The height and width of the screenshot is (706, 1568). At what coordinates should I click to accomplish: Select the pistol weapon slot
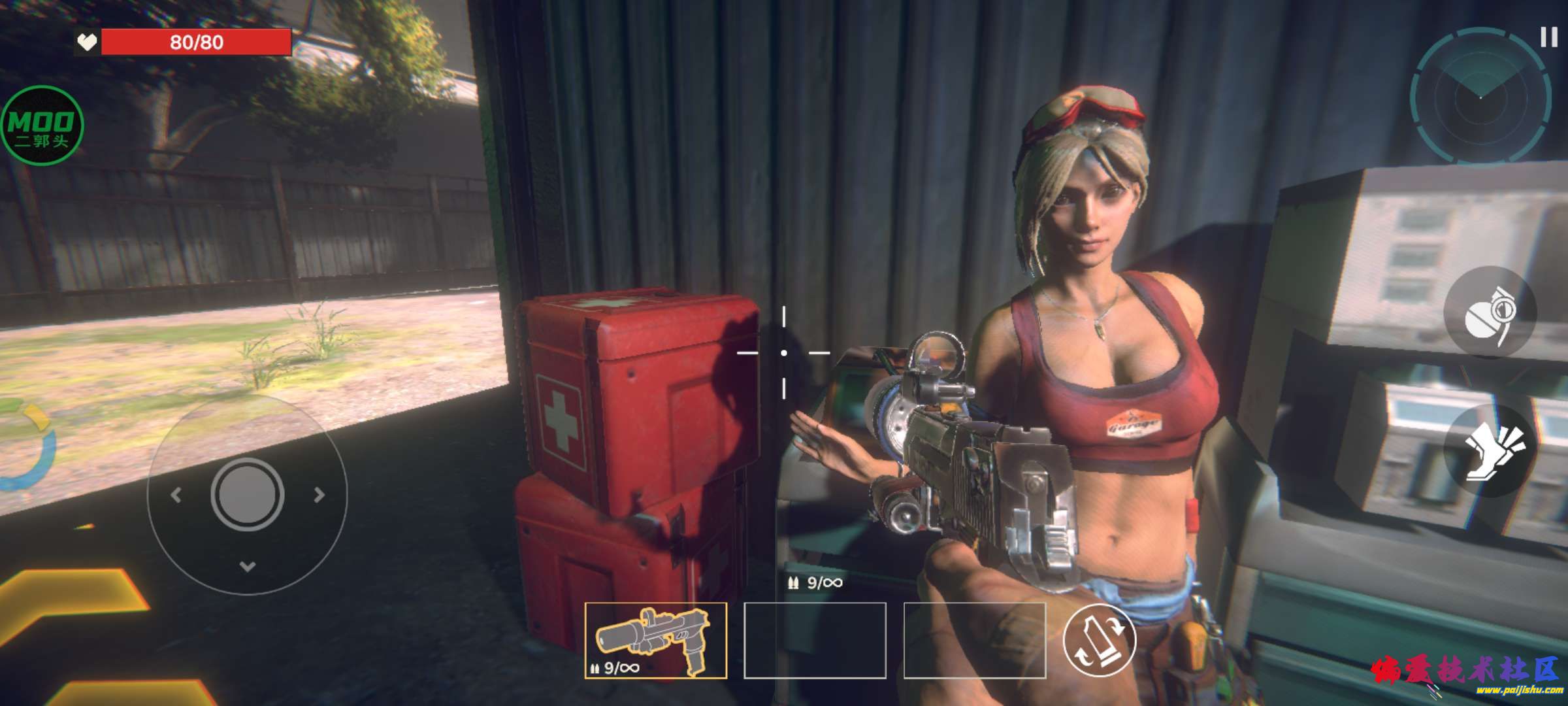click(x=655, y=640)
